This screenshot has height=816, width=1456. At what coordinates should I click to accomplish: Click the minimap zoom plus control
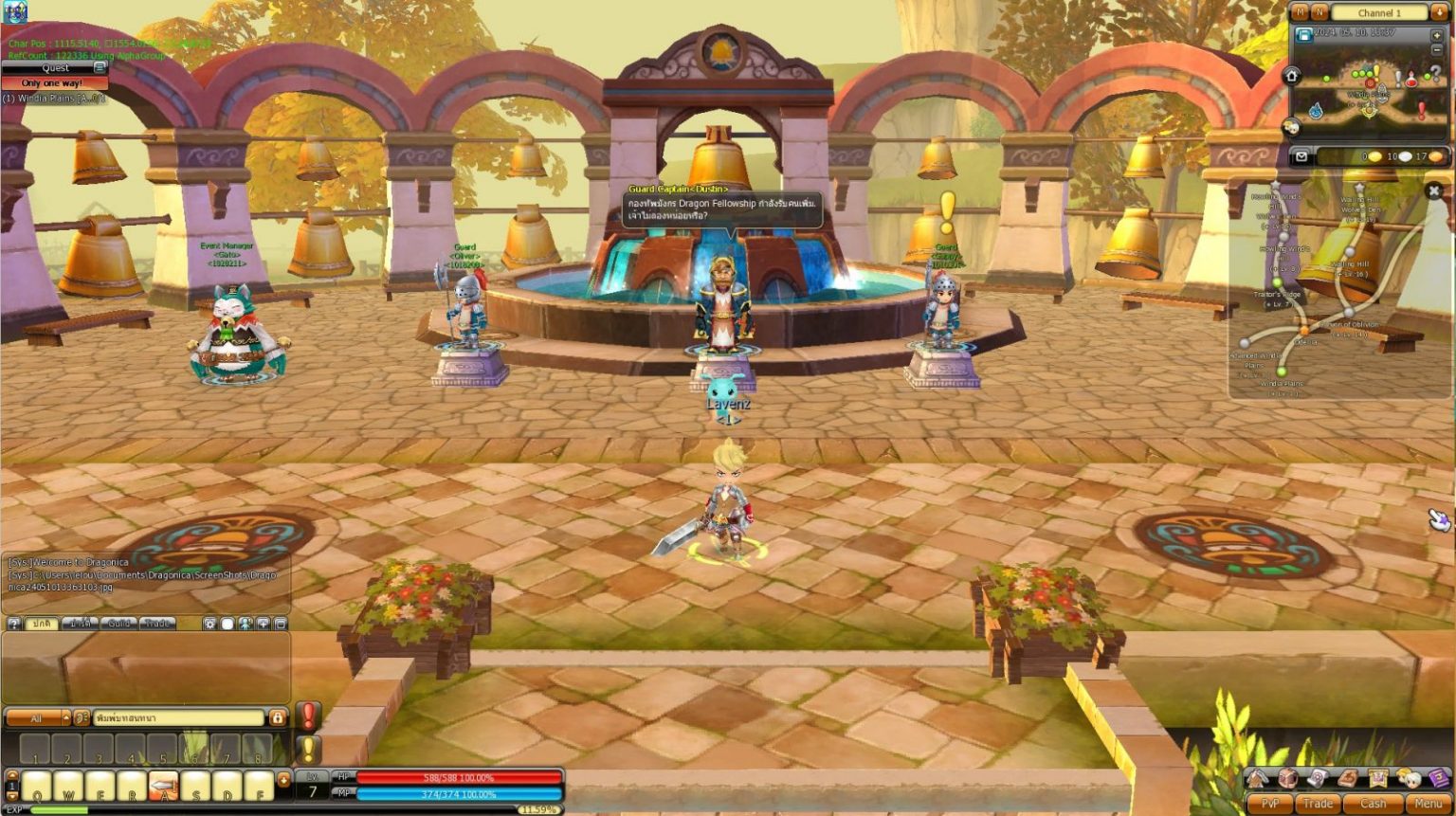pos(1437,36)
